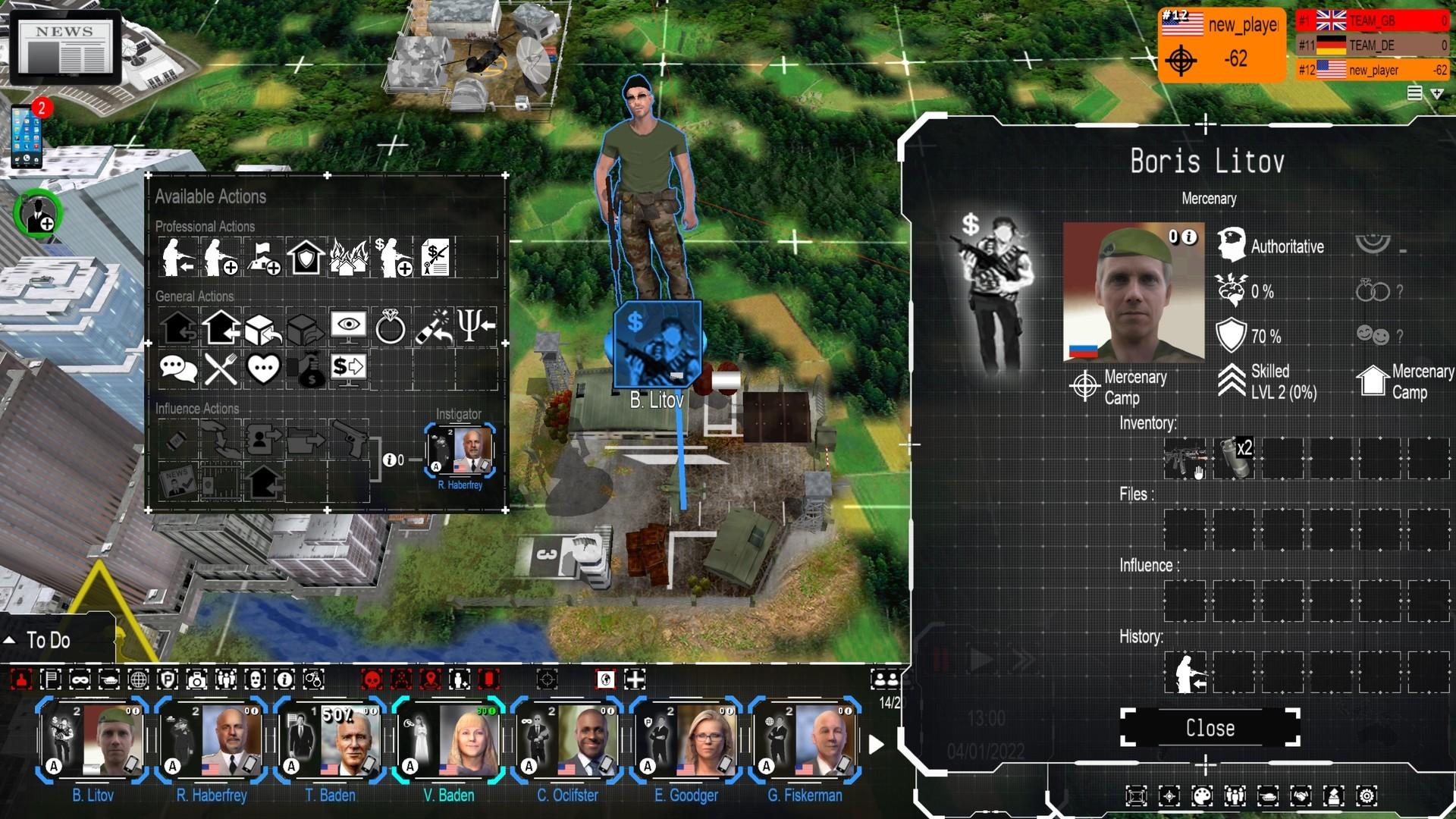Open the next characters page arrow

(878, 744)
